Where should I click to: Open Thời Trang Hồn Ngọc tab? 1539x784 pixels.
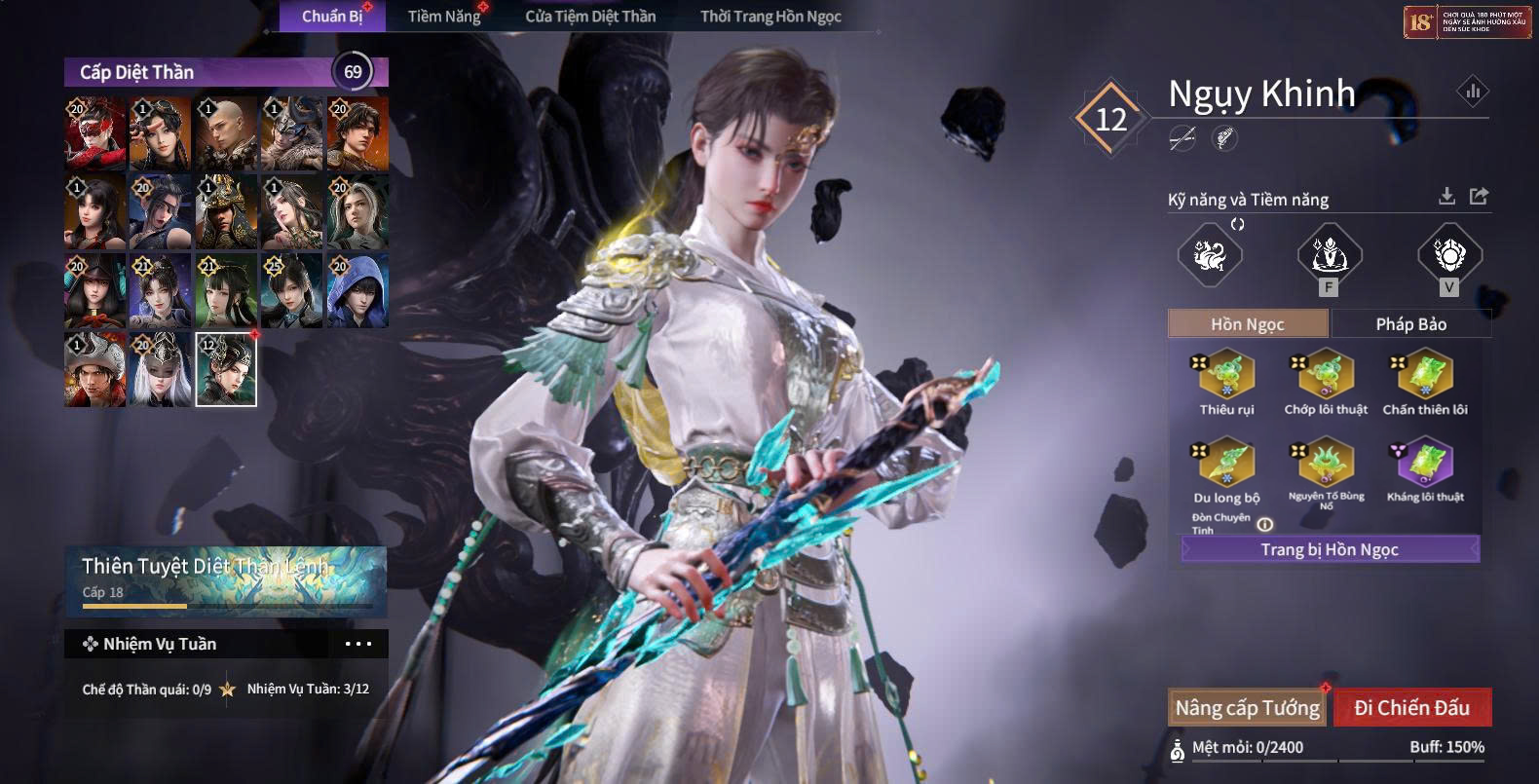click(x=770, y=16)
